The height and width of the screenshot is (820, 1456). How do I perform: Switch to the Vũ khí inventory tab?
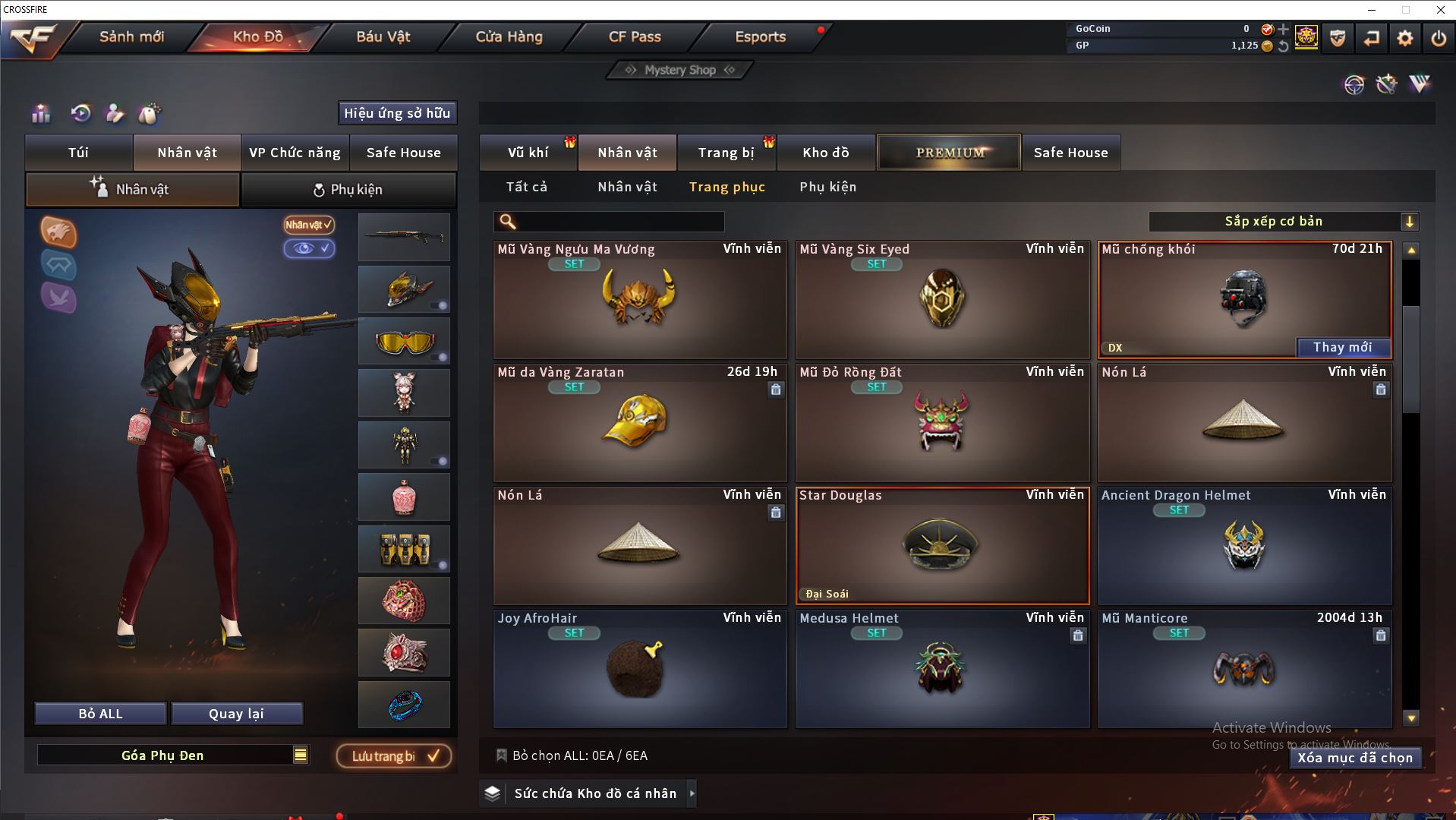click(528, 153)
